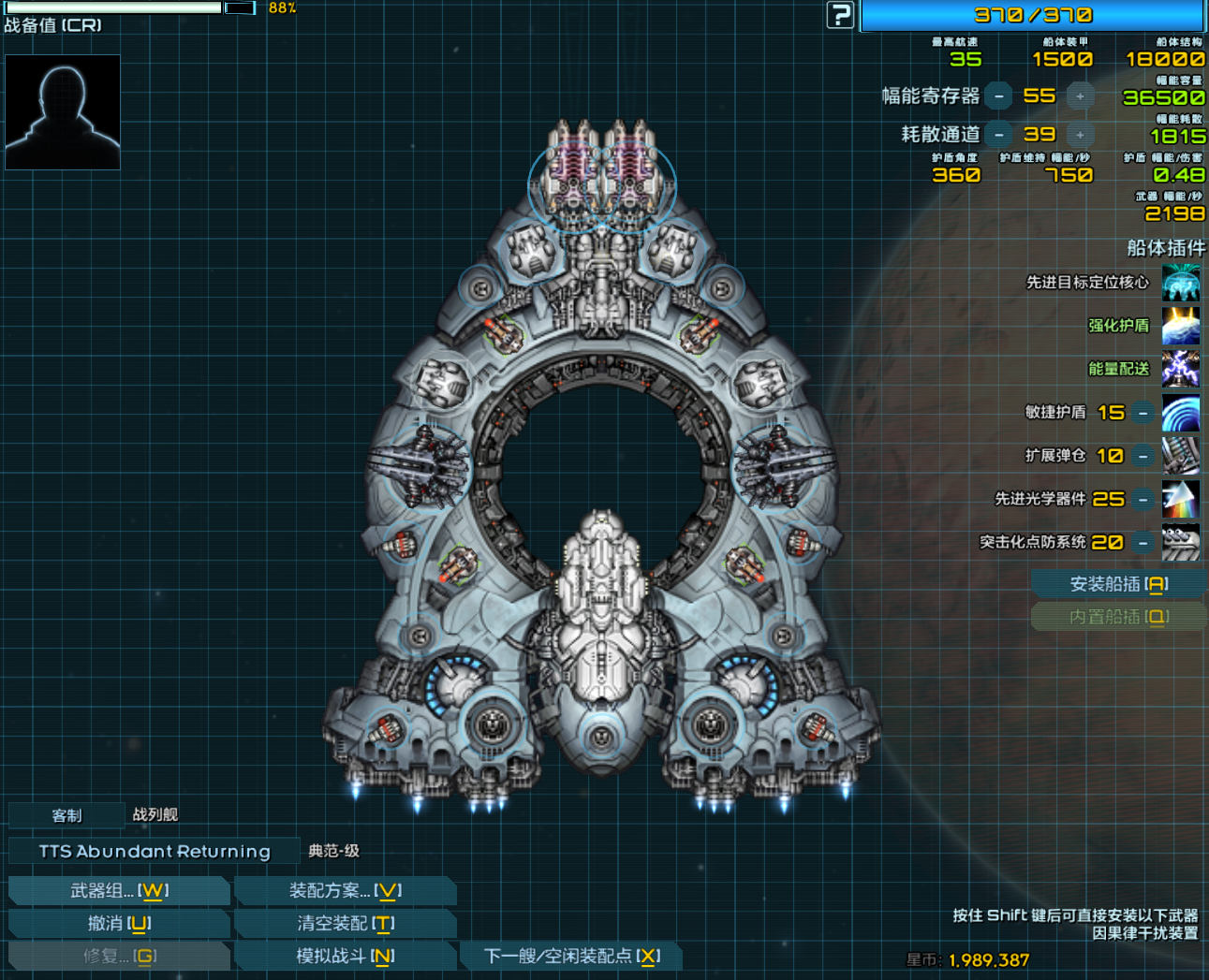Decrease 幅能寄存器 flux capacitors

(999, 96)
